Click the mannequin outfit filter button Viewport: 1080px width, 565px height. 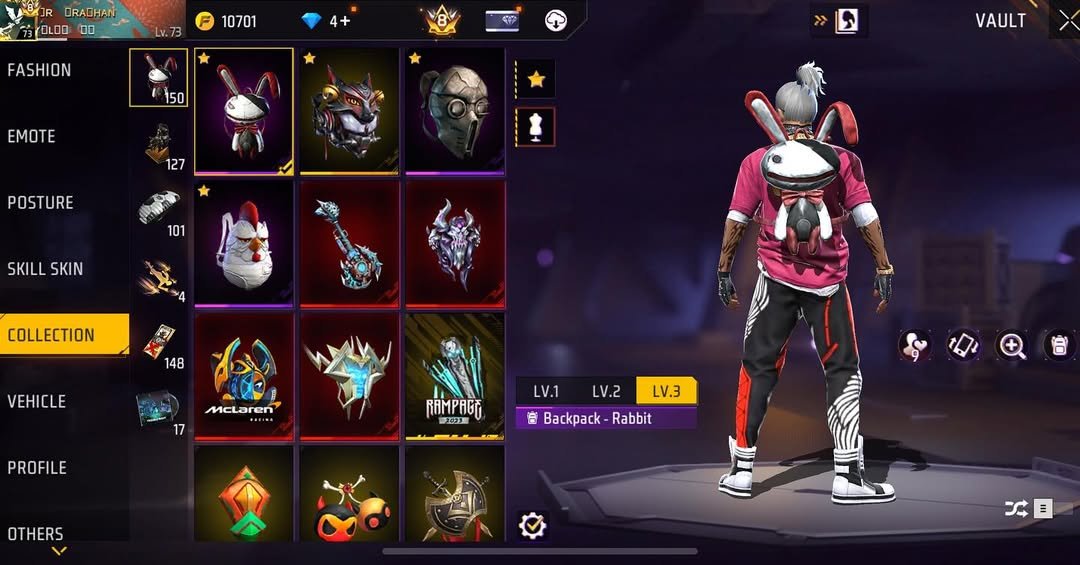pos(536,127)
